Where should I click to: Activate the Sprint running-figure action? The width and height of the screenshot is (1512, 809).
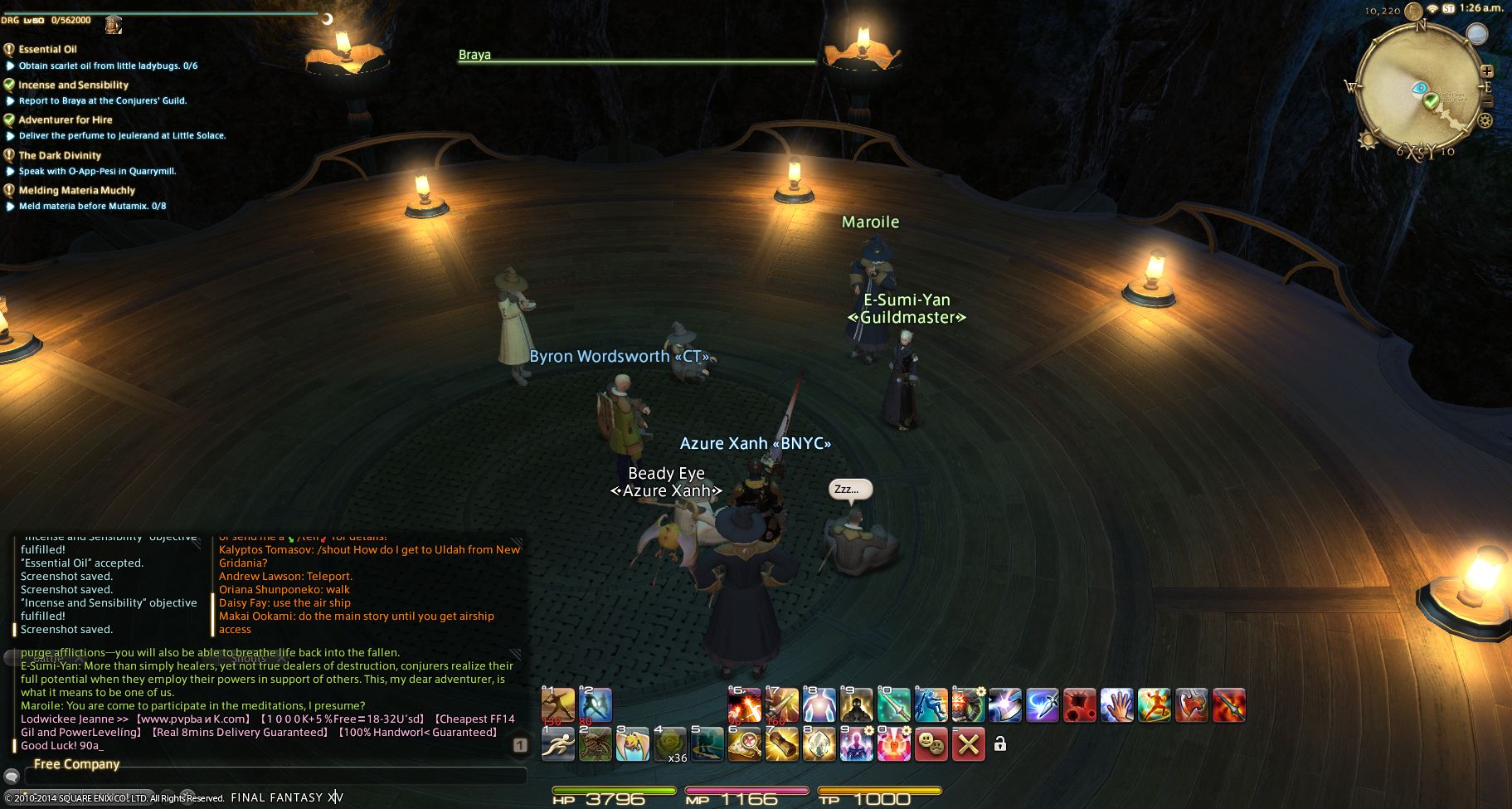coord(557,743)
